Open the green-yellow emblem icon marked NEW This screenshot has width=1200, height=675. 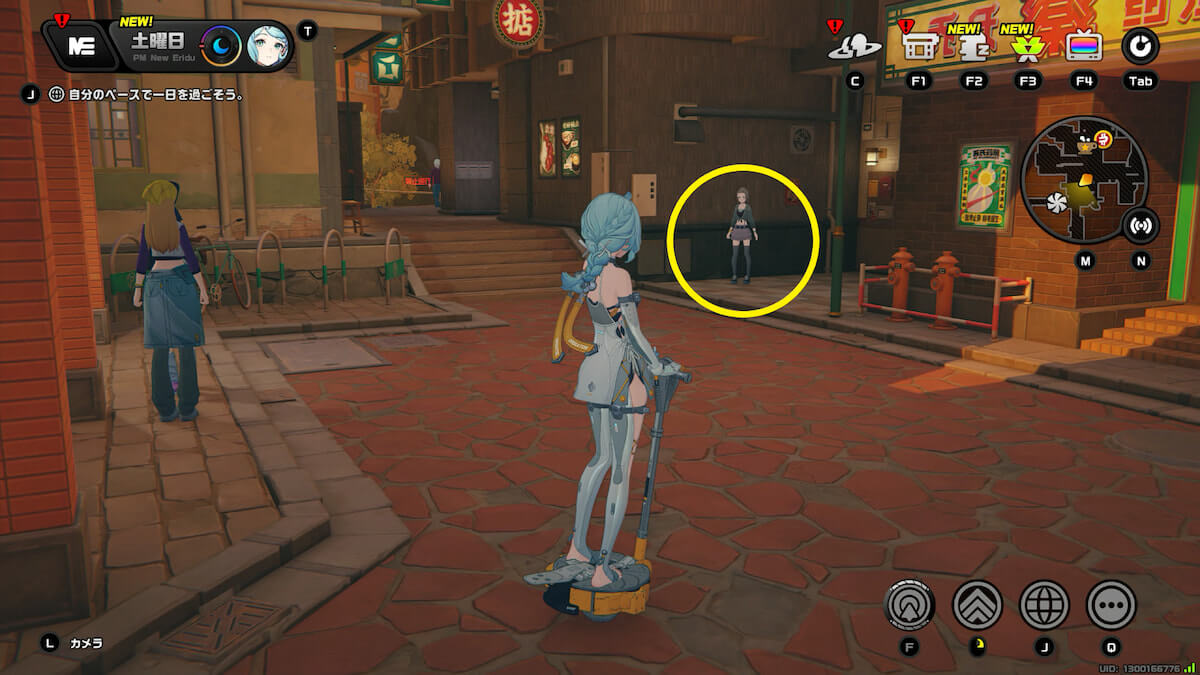[x=1025, y=46]
